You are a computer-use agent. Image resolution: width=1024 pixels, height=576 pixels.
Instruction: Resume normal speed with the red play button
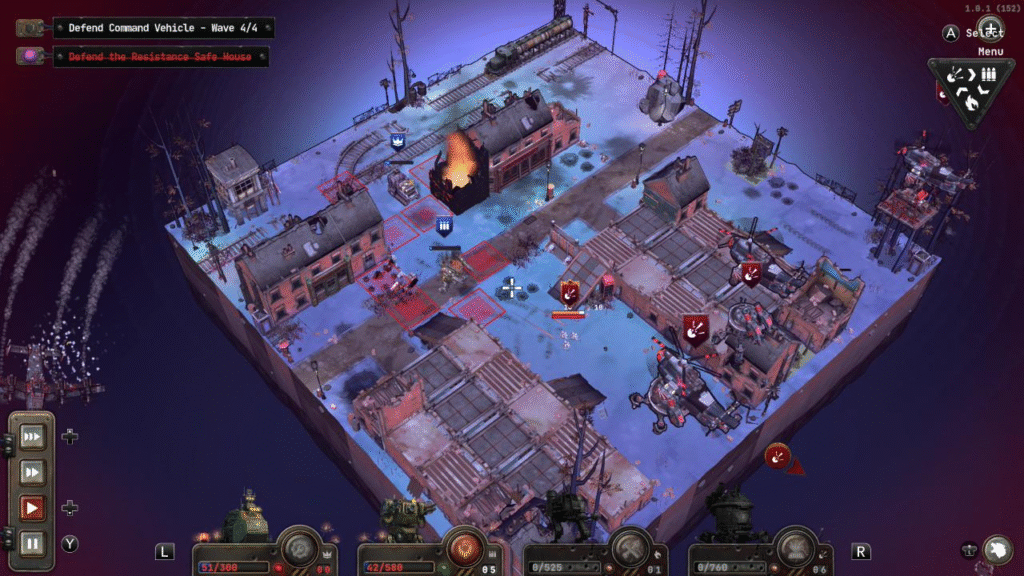pos(32,508)
